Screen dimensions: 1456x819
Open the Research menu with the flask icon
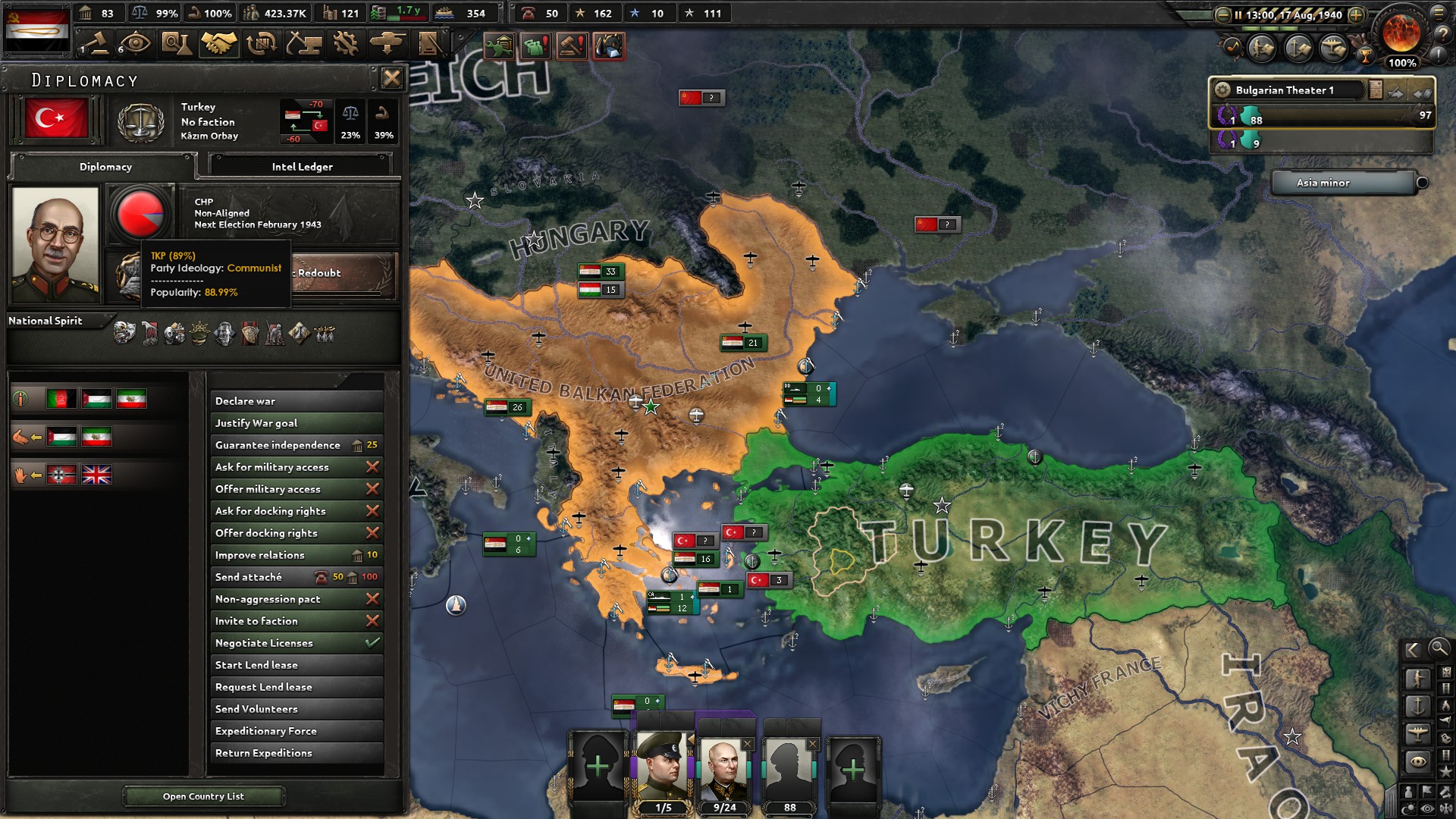coord(177,43)
